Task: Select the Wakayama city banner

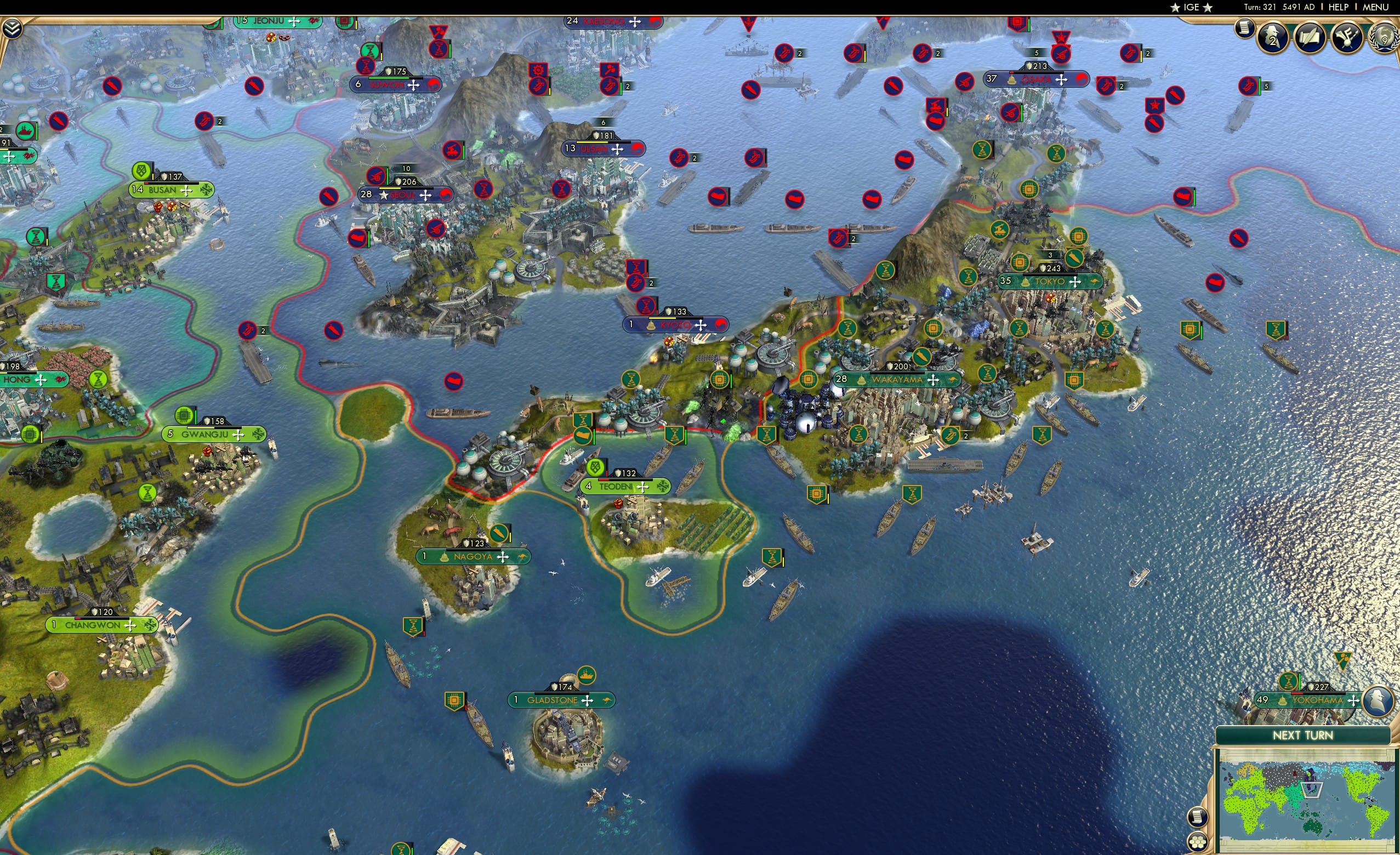Action: [x=898, y=379]
